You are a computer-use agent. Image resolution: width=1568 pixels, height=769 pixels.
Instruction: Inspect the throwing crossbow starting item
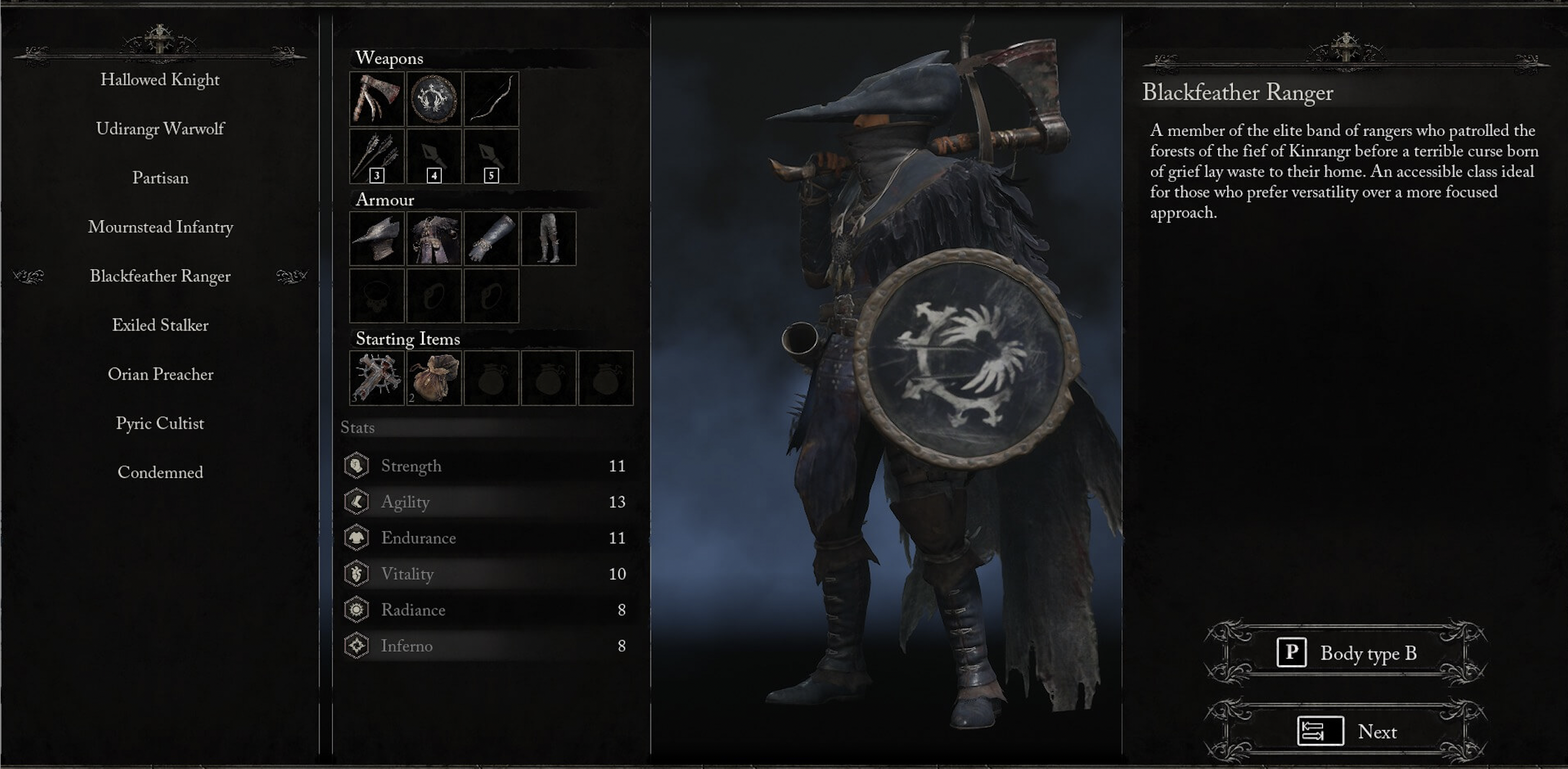(x=376, y=378)
